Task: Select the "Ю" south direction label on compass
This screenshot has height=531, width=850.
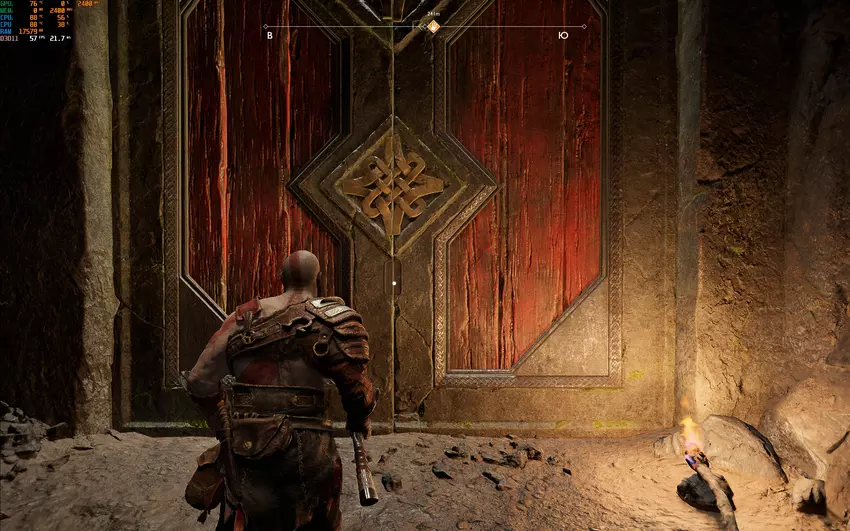Action: (564, 36)
